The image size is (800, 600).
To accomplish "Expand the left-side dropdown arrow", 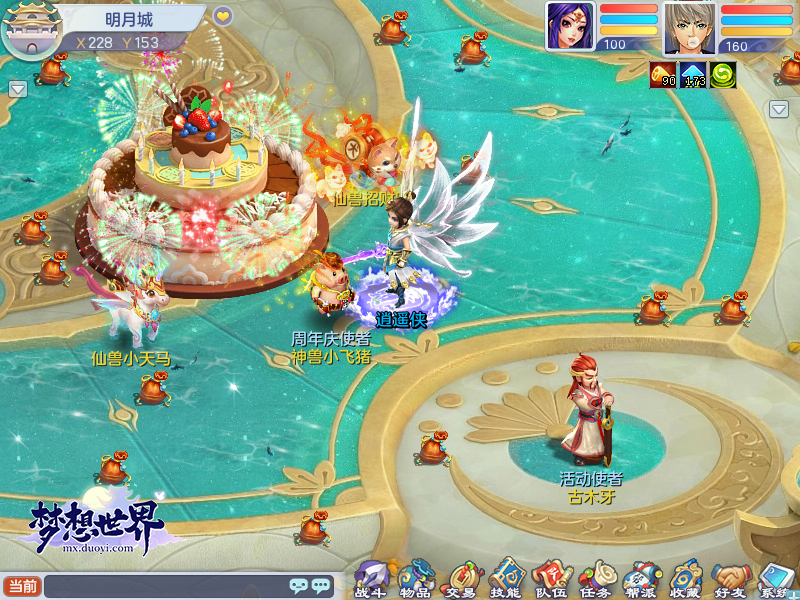I will pos(17,89).
